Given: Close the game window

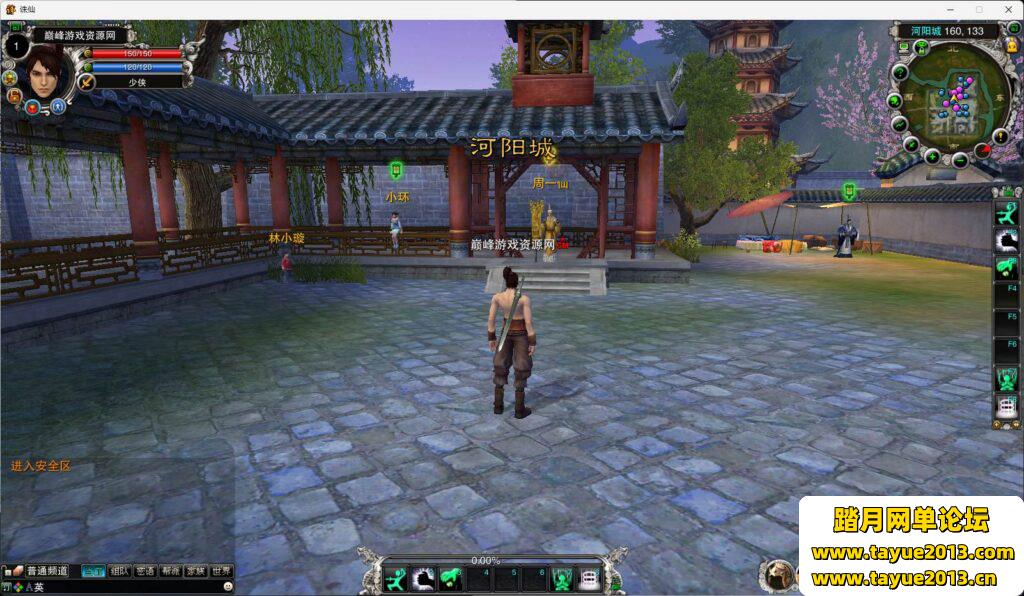Looking at the screenshot, I should 1006,9.
